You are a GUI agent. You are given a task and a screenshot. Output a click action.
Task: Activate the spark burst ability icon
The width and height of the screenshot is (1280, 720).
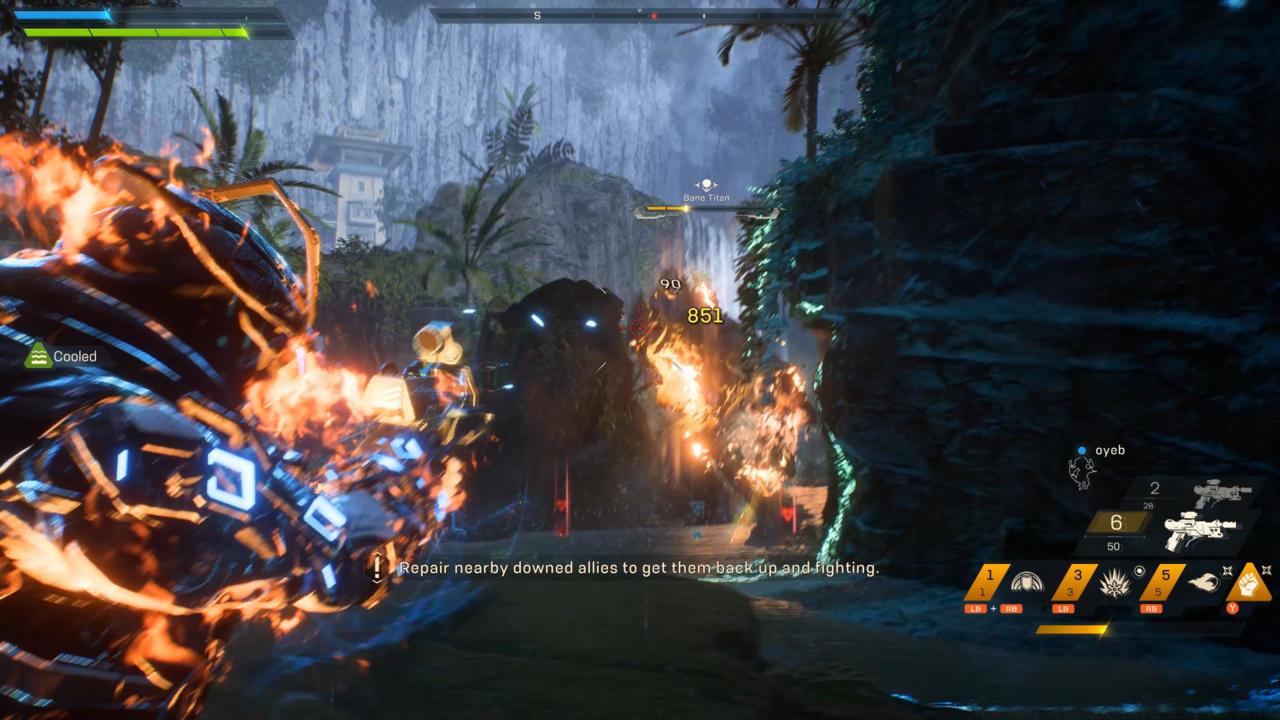(x=1112, y=586)
